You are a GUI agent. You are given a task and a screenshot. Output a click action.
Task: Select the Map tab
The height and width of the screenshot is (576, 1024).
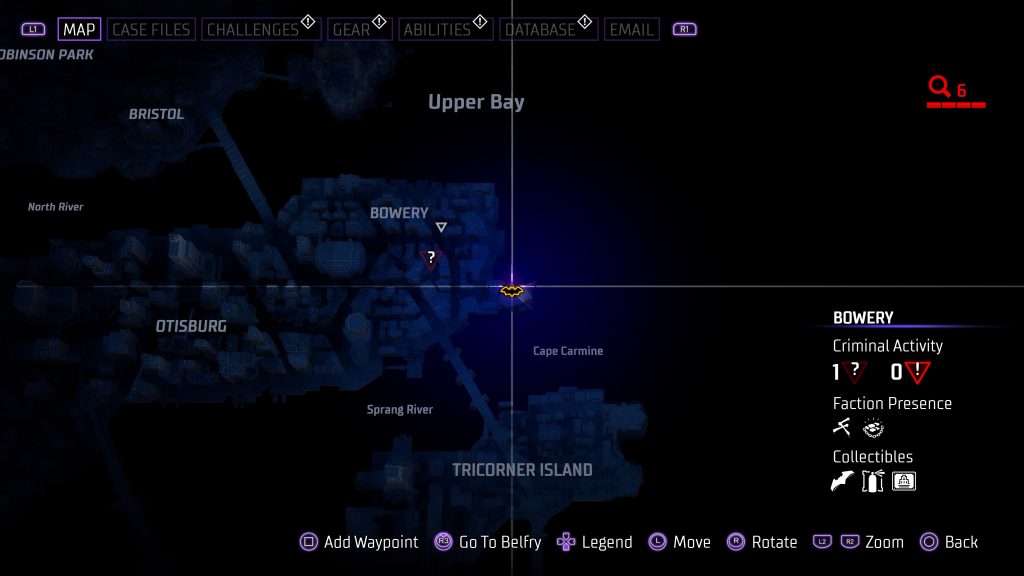click(x=79, y=30)
